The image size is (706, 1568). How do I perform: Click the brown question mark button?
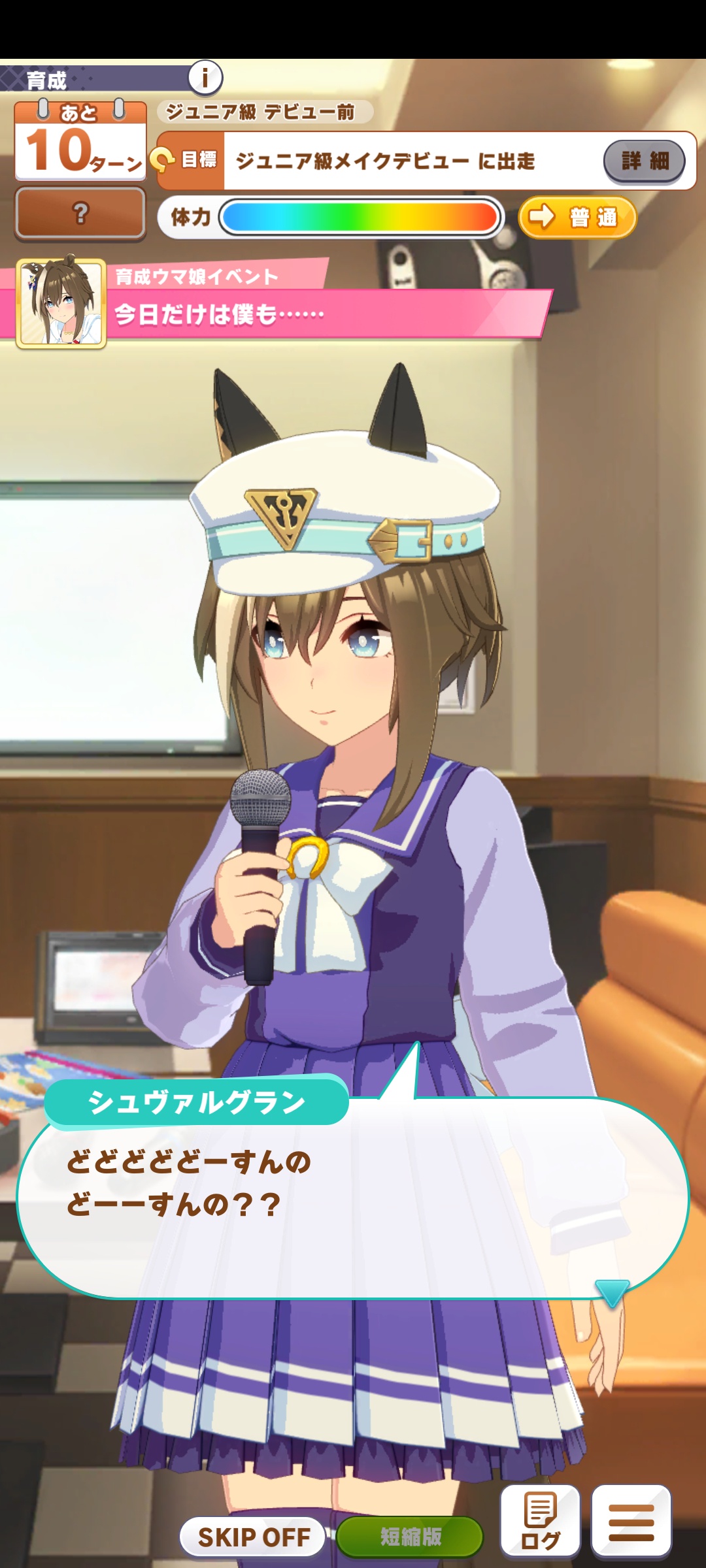[x=80, y=213]
